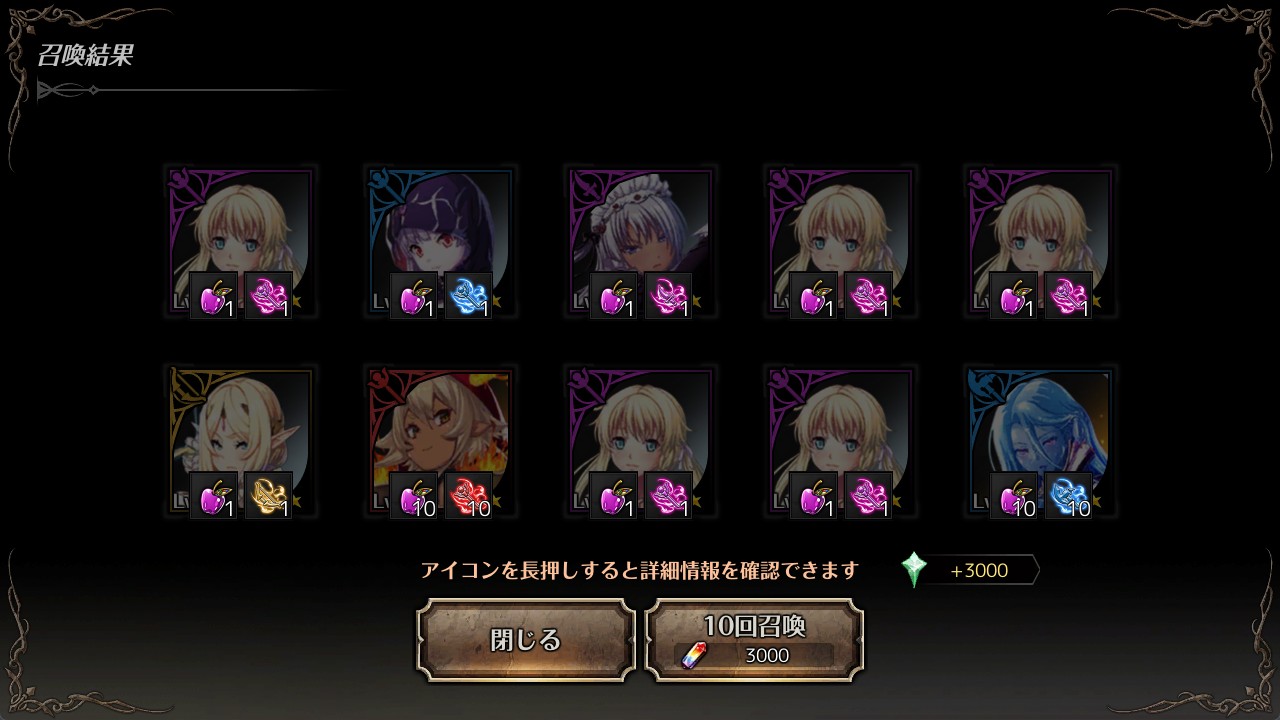Select the blue-haired water character card
The height and width of the screenshot is (720, 1280).
point(1040,442)
